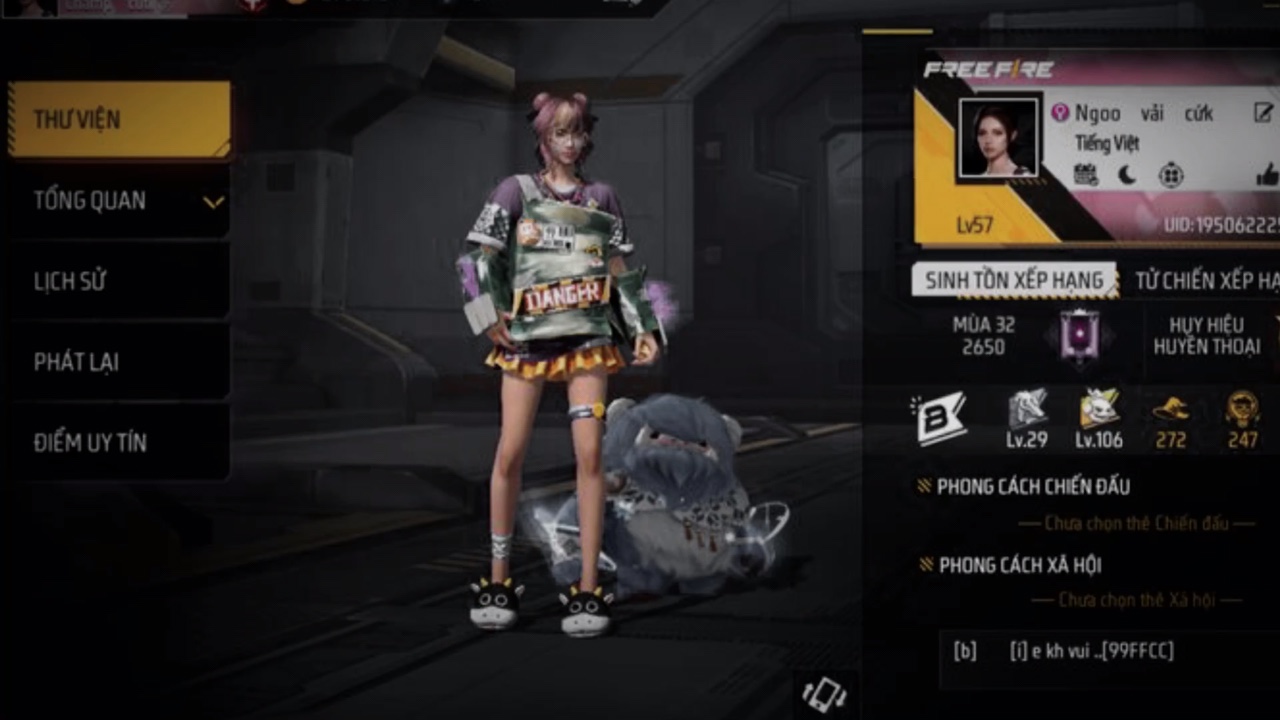Viewport: 1280px width, 720px height.
Task: Switch to Sinh Tồn Xếp Hạng tab
Action: [1013, 281]
